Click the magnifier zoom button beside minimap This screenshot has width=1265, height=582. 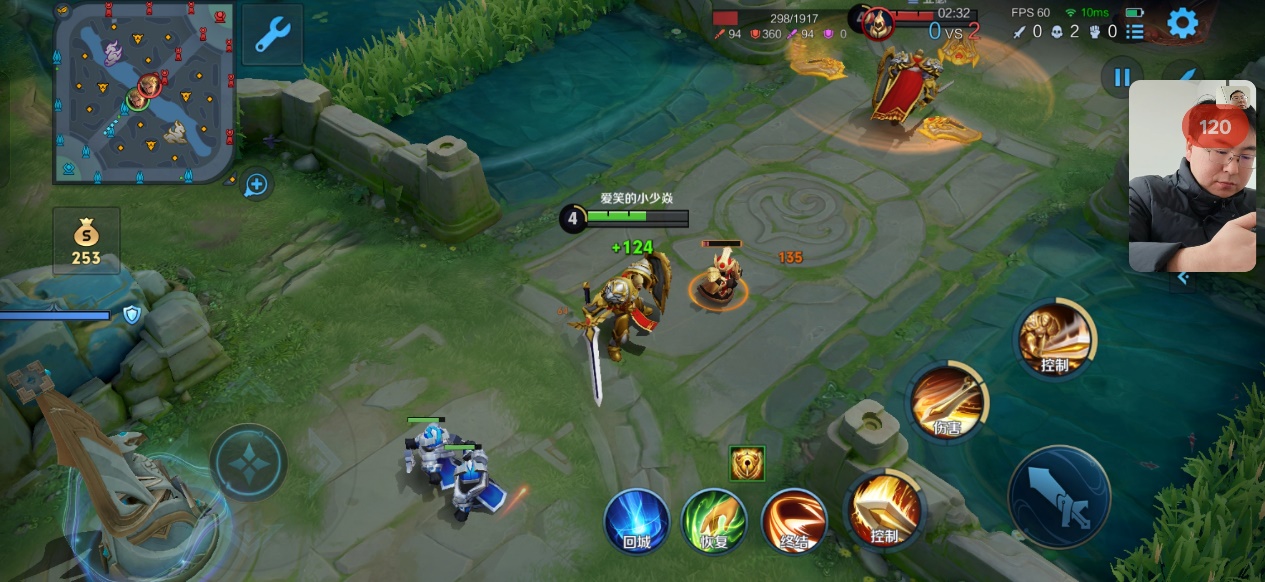257,185
